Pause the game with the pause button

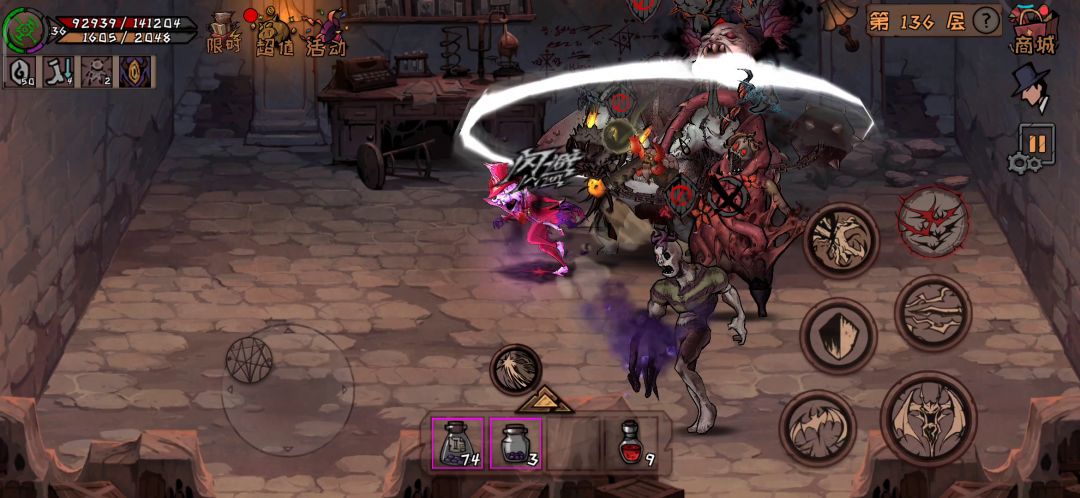pos(1037,144)
